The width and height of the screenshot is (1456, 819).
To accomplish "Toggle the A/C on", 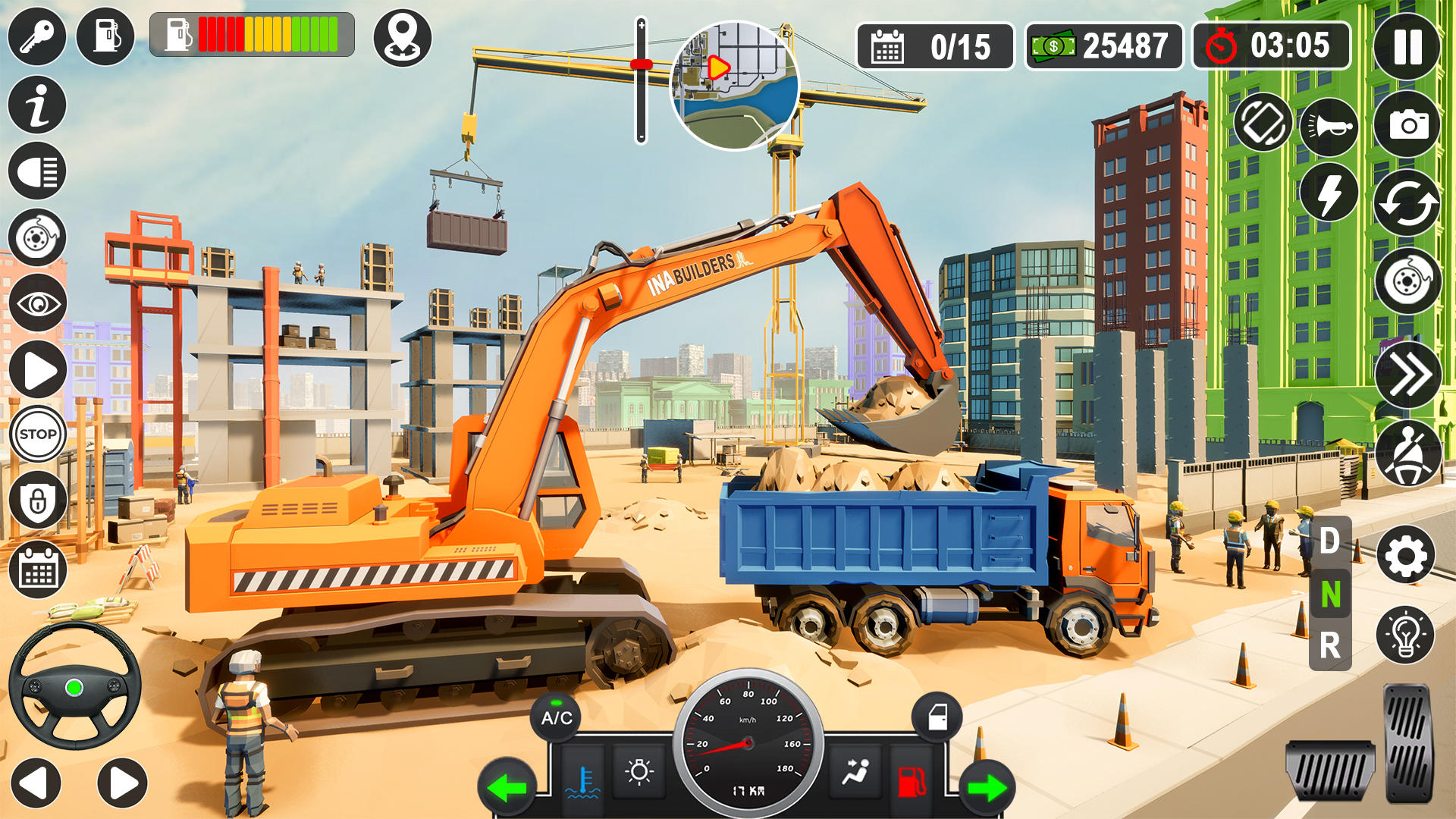I will pos(556,717).
